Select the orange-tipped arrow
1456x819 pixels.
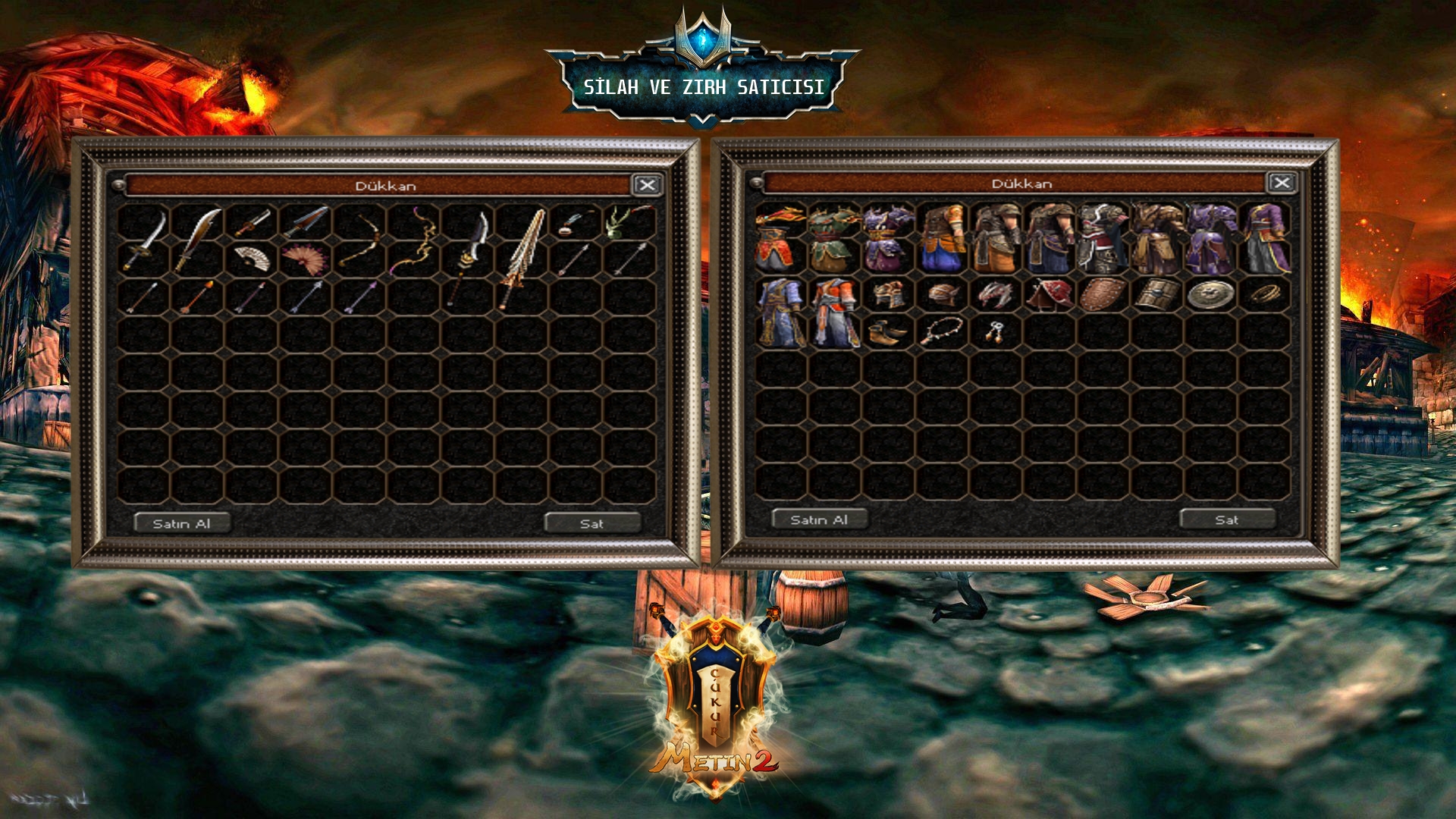tap(199, 295)
